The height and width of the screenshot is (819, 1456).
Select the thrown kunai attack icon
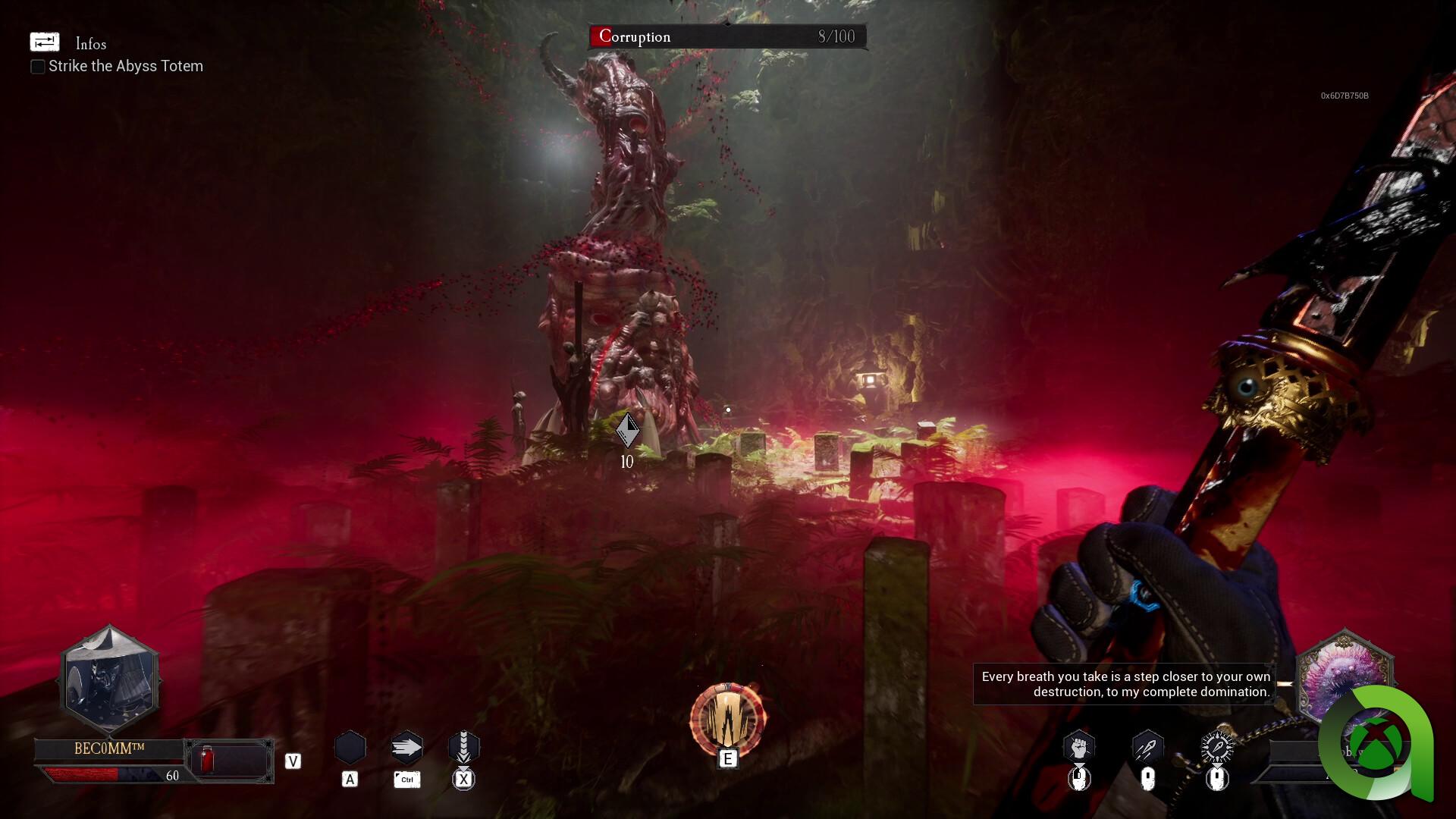pos(1147,748)
